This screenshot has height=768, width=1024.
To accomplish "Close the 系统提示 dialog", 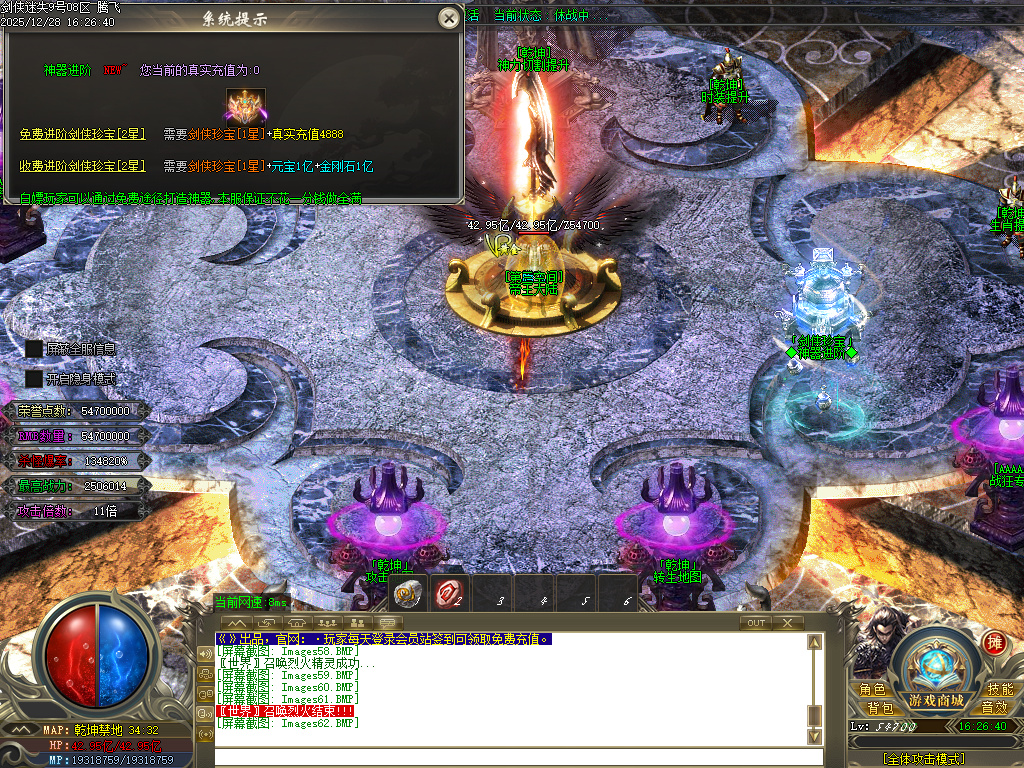I will coord(449,18).
